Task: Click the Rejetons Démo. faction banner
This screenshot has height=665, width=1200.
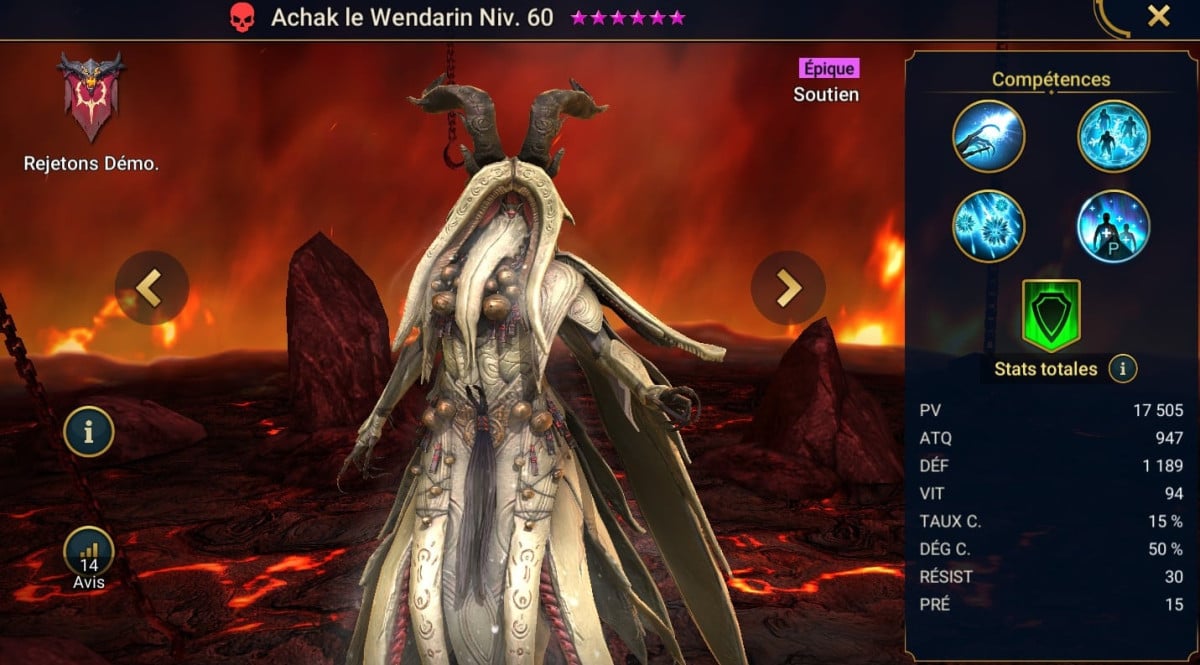Action: click(90, 97)
